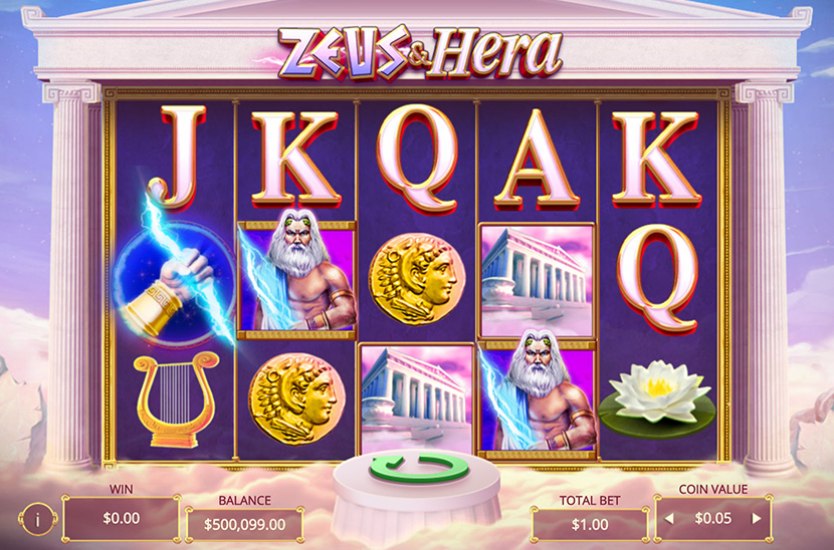Increase the coin value with right arrow
Screen dimensions: 834x550
(757, 518)
